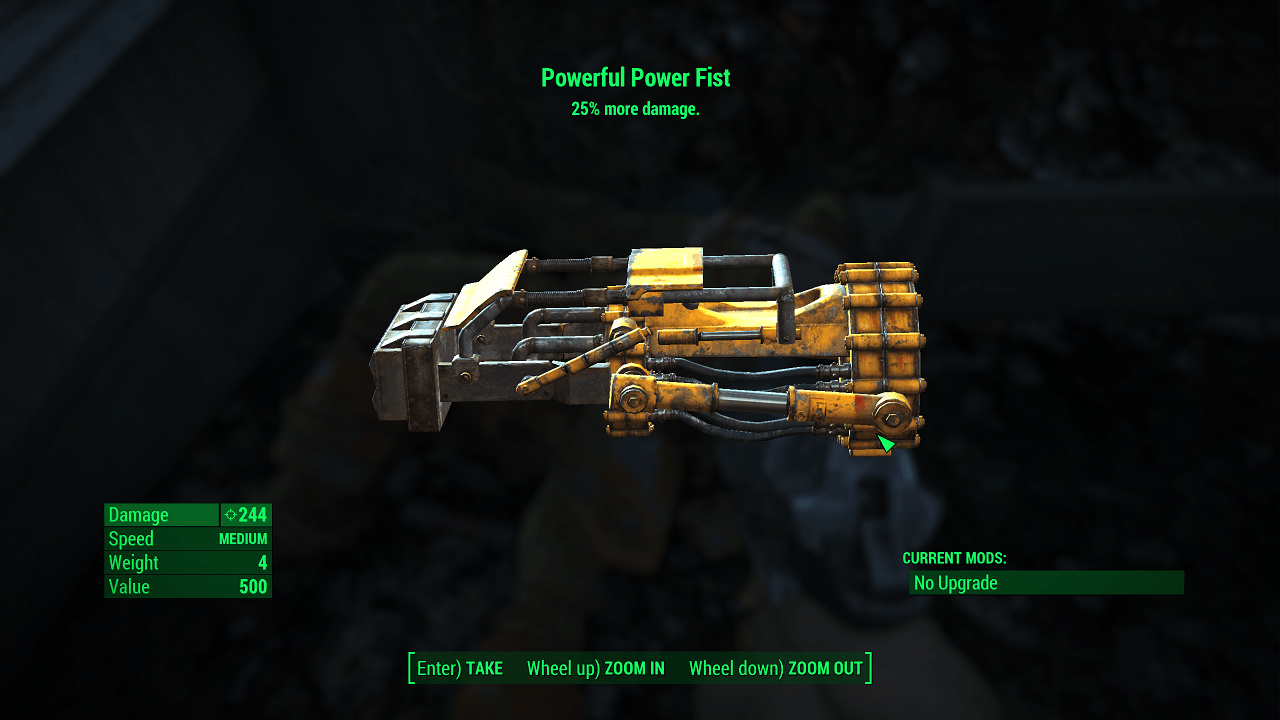Click the crosshair damage icon beside 244

[232, 515]
